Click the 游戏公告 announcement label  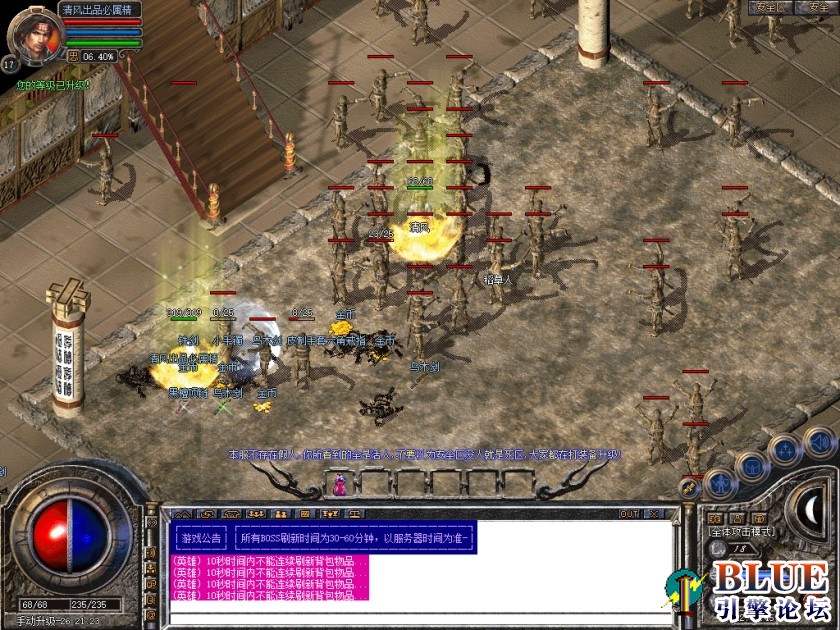point(202,538)
